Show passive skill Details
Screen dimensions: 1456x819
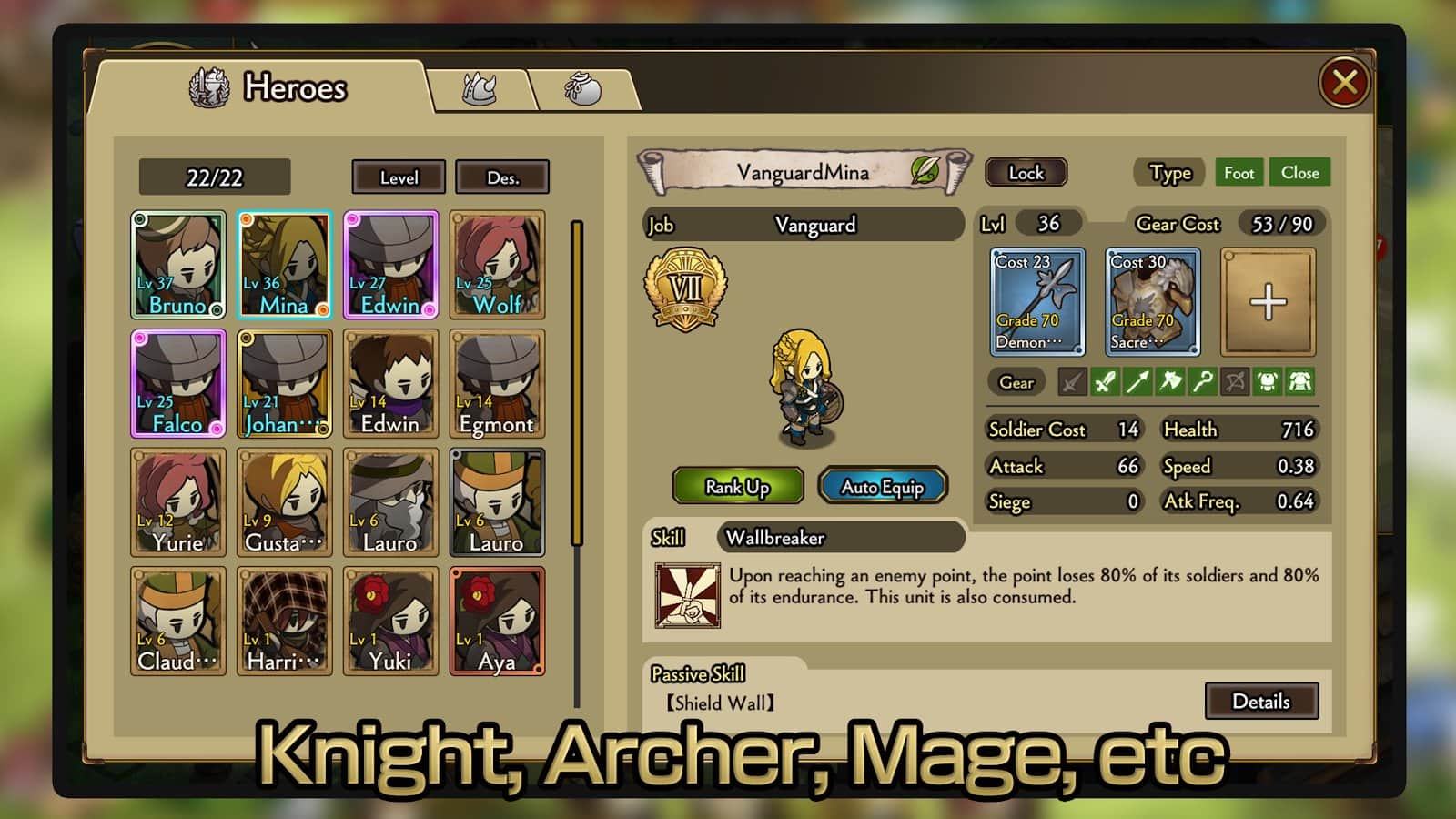[x=1260, y=701]
